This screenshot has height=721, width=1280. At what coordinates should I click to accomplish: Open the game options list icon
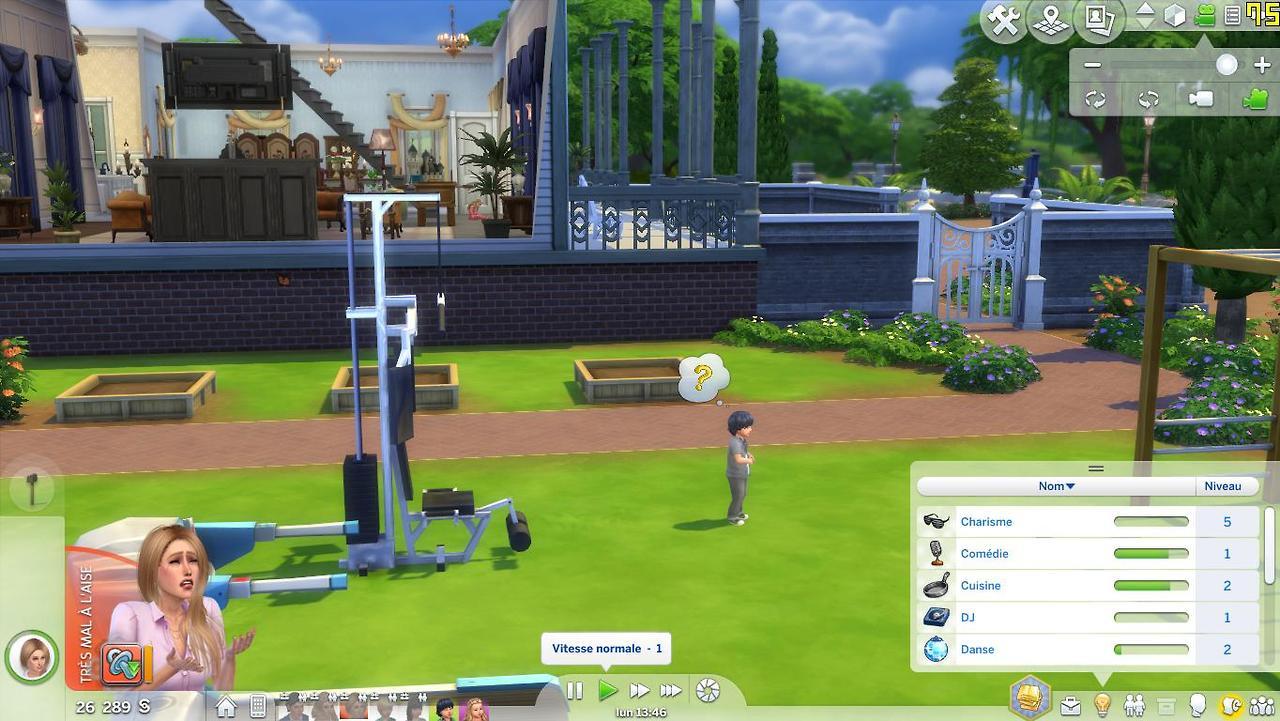(x=1232, y=16)
